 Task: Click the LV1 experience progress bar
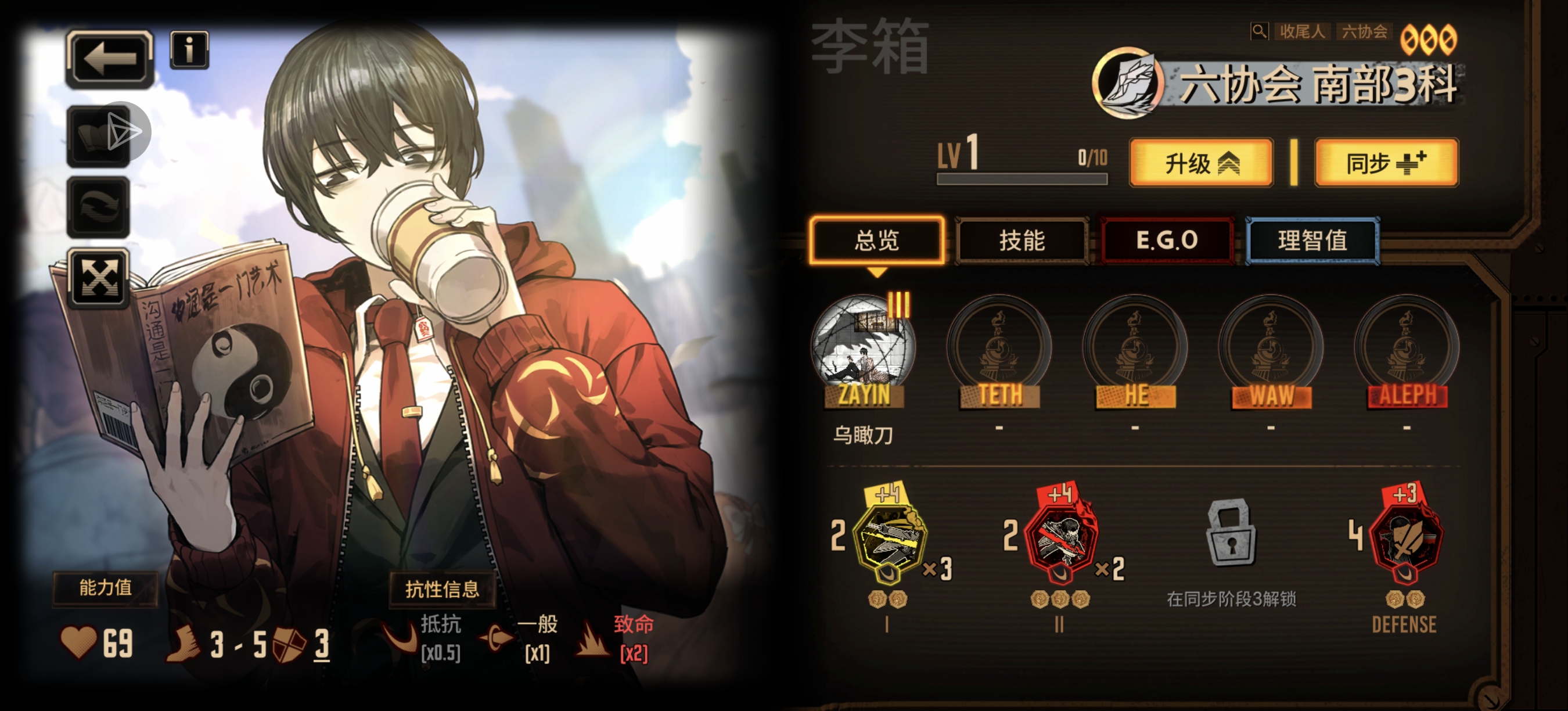(1023, 178)
